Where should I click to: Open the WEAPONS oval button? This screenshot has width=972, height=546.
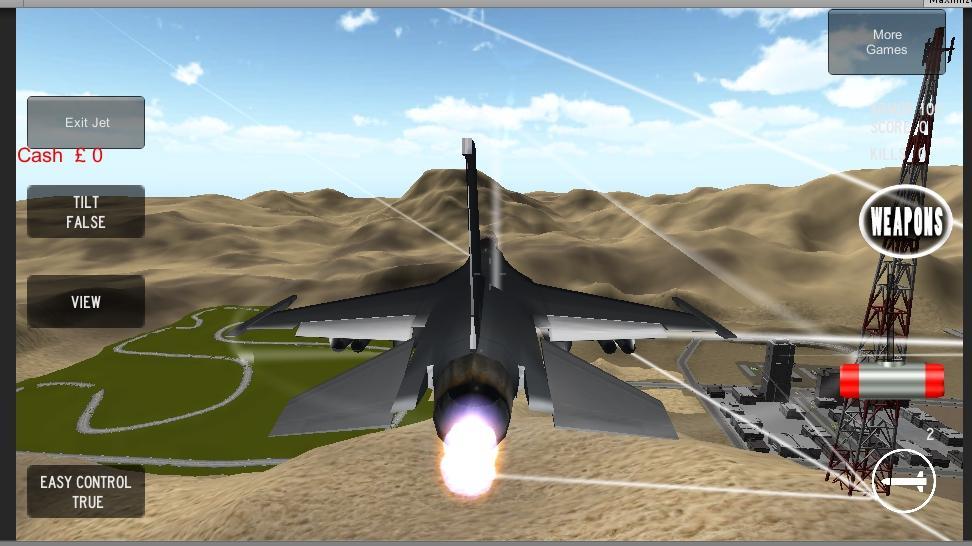tap(906, 221)
